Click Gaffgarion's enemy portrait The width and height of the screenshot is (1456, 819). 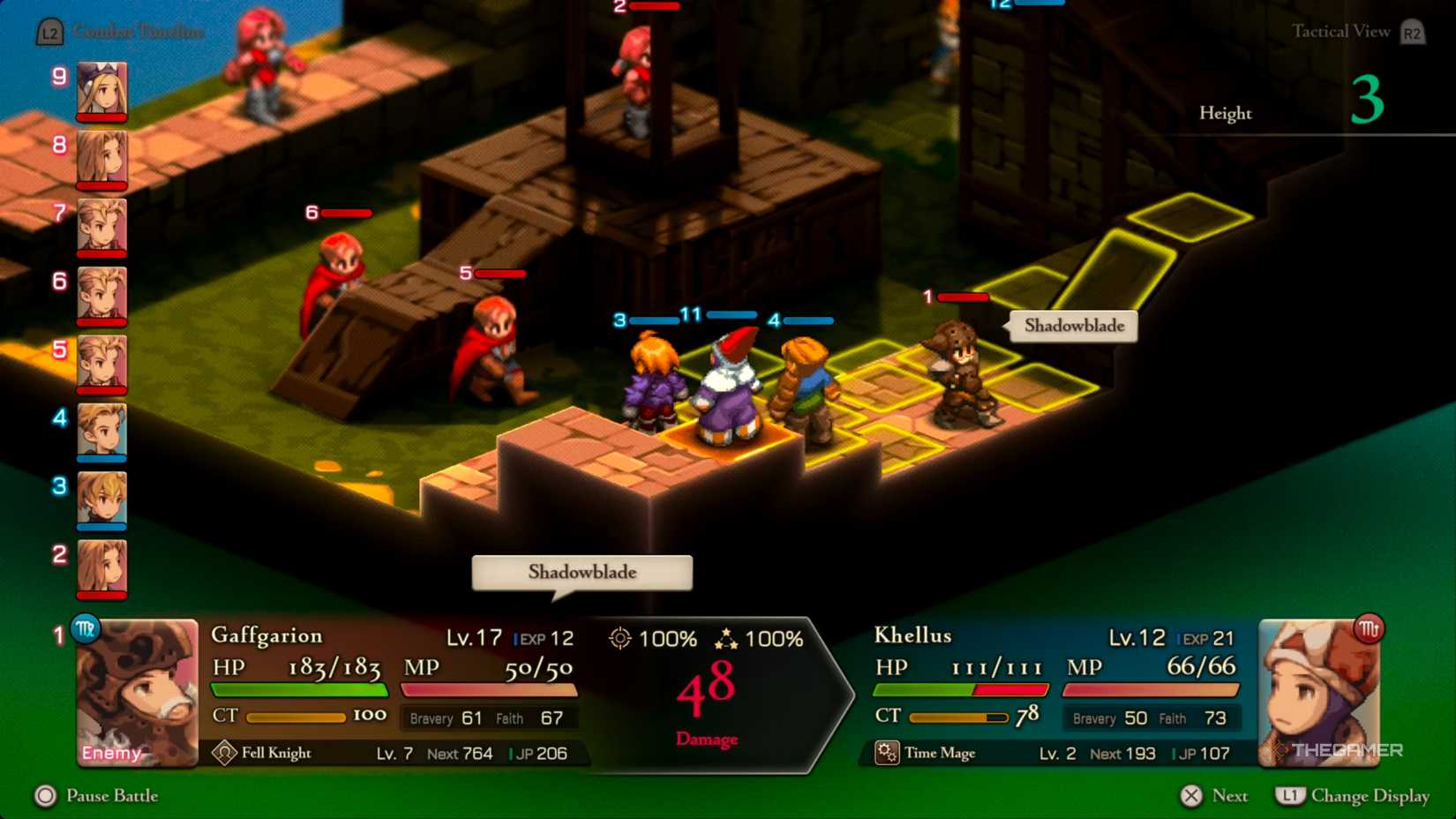(x=138, y=693)
